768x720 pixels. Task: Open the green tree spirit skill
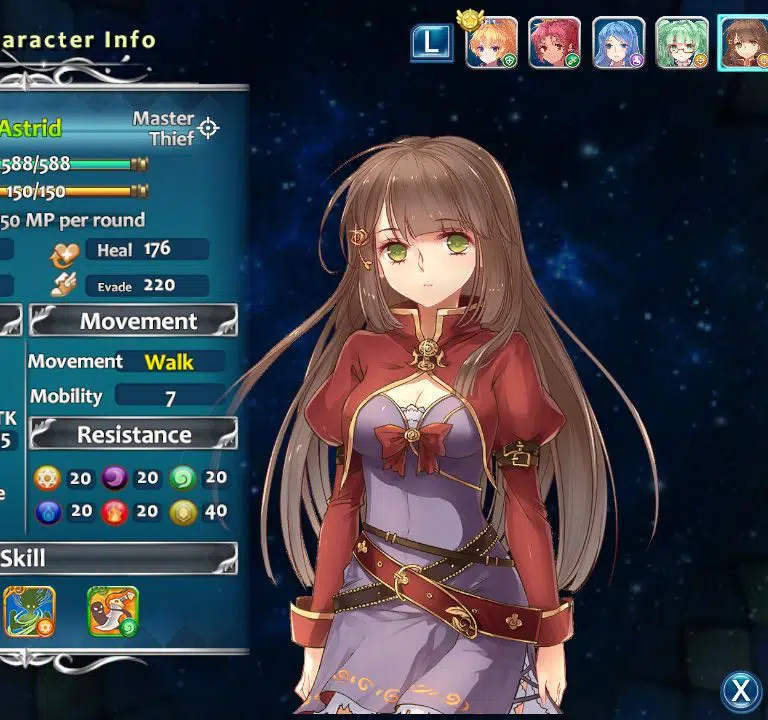click(28, 611)
